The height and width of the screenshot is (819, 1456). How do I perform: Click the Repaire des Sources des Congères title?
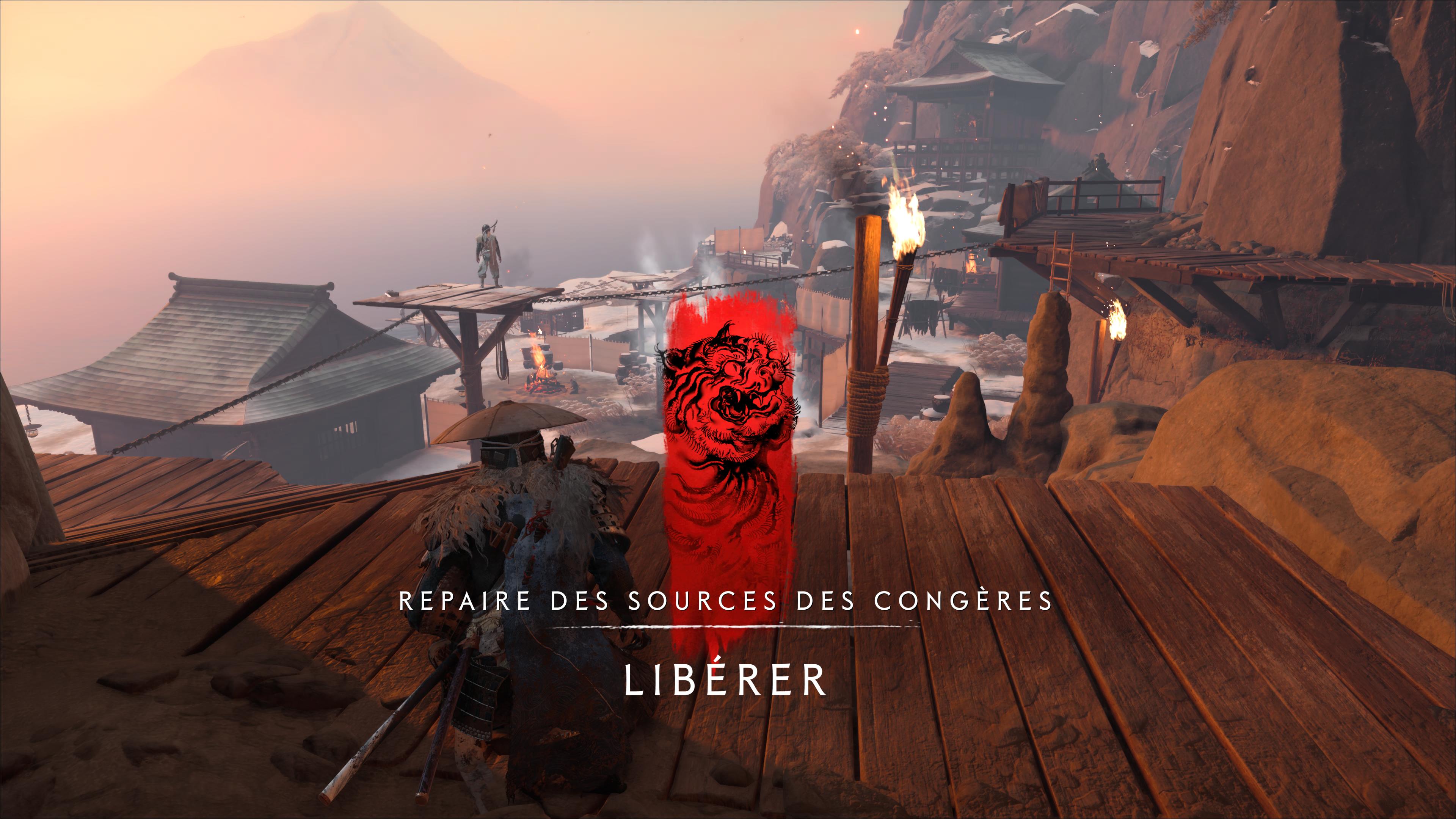(x=726, y=601)
